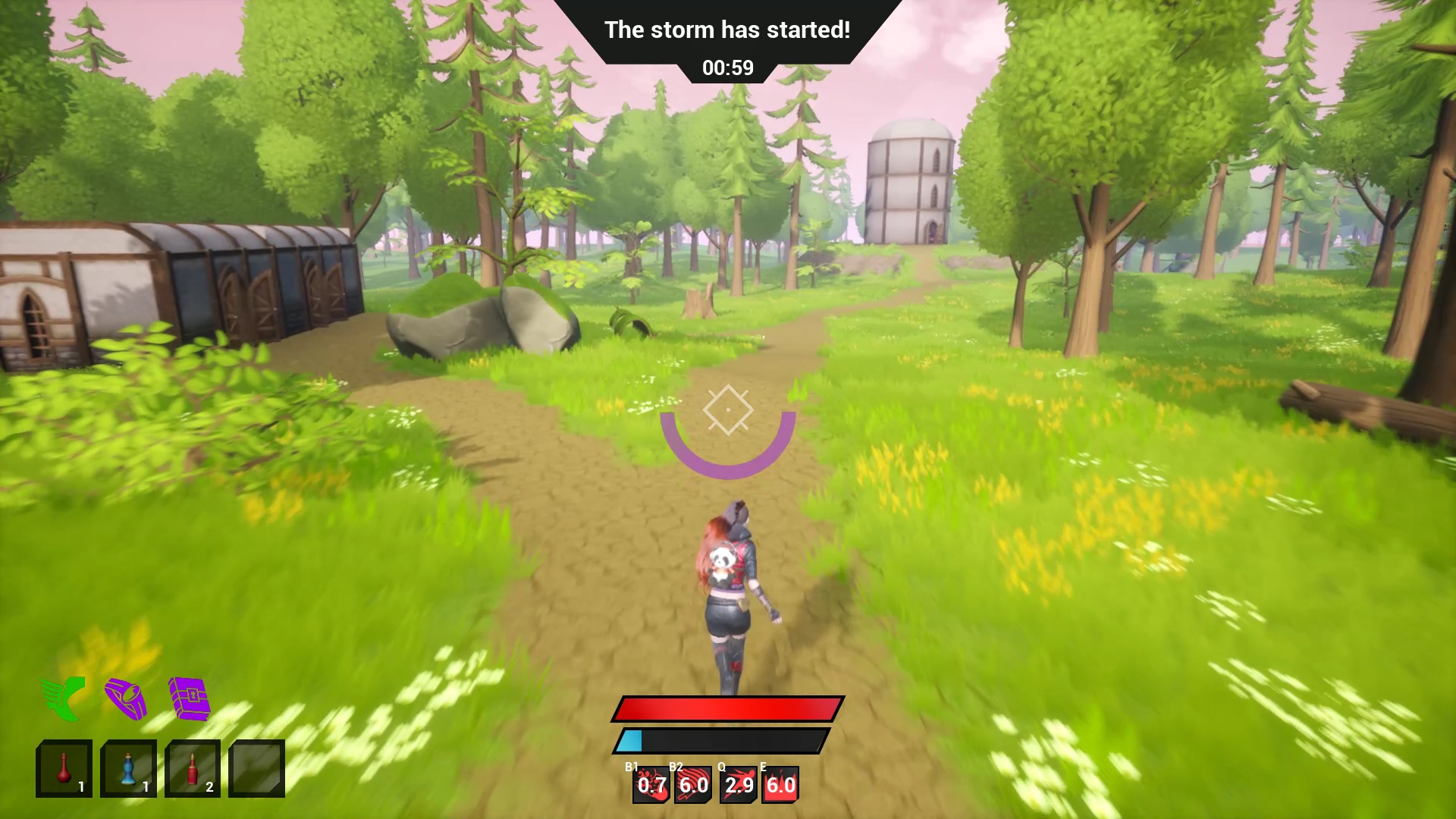Screen dimensions: 1456x819
Task: Use the blue mana potion slot
Action: pos(128,768)
